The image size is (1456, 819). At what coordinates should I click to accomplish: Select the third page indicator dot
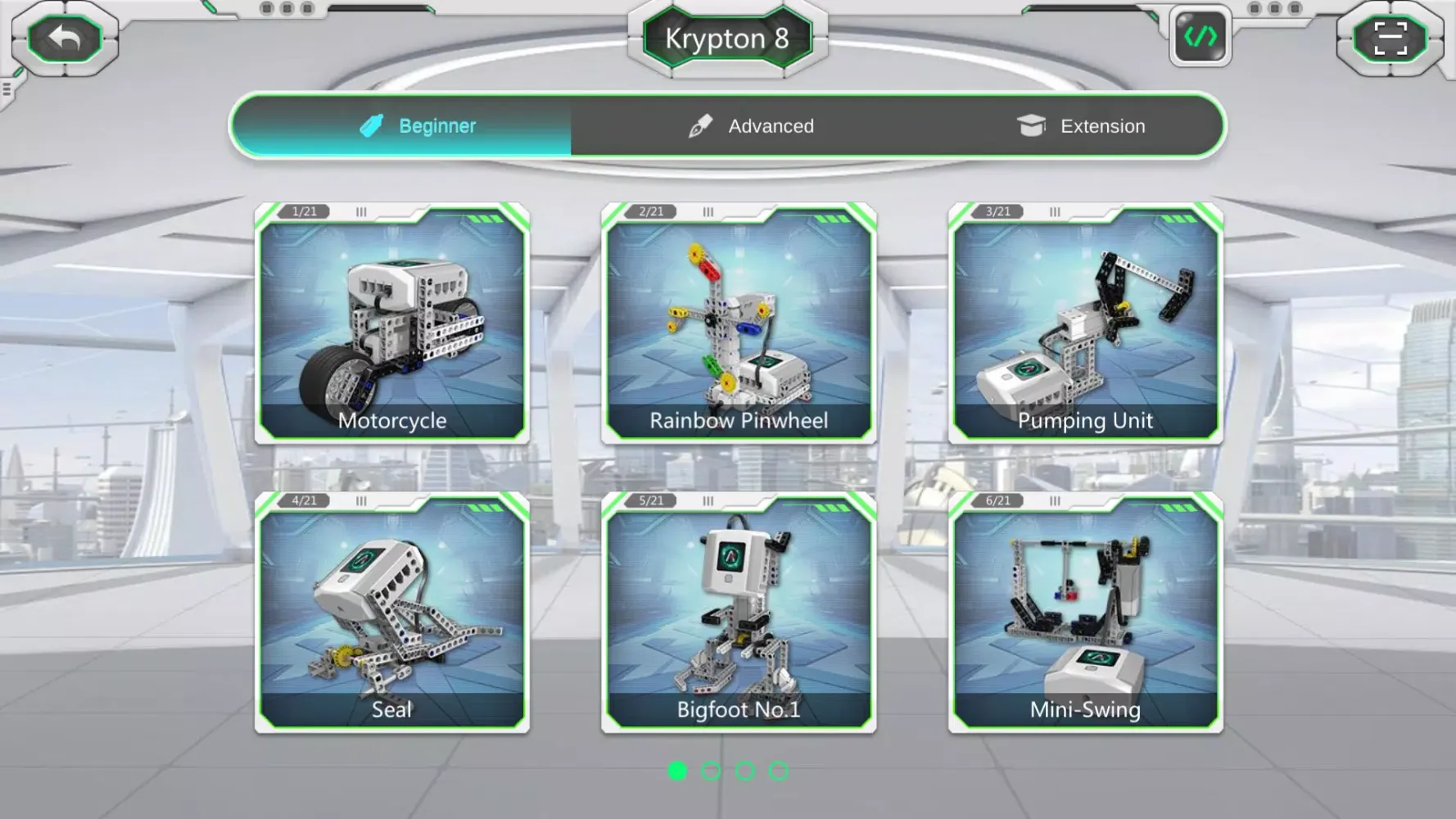[745, 771]
